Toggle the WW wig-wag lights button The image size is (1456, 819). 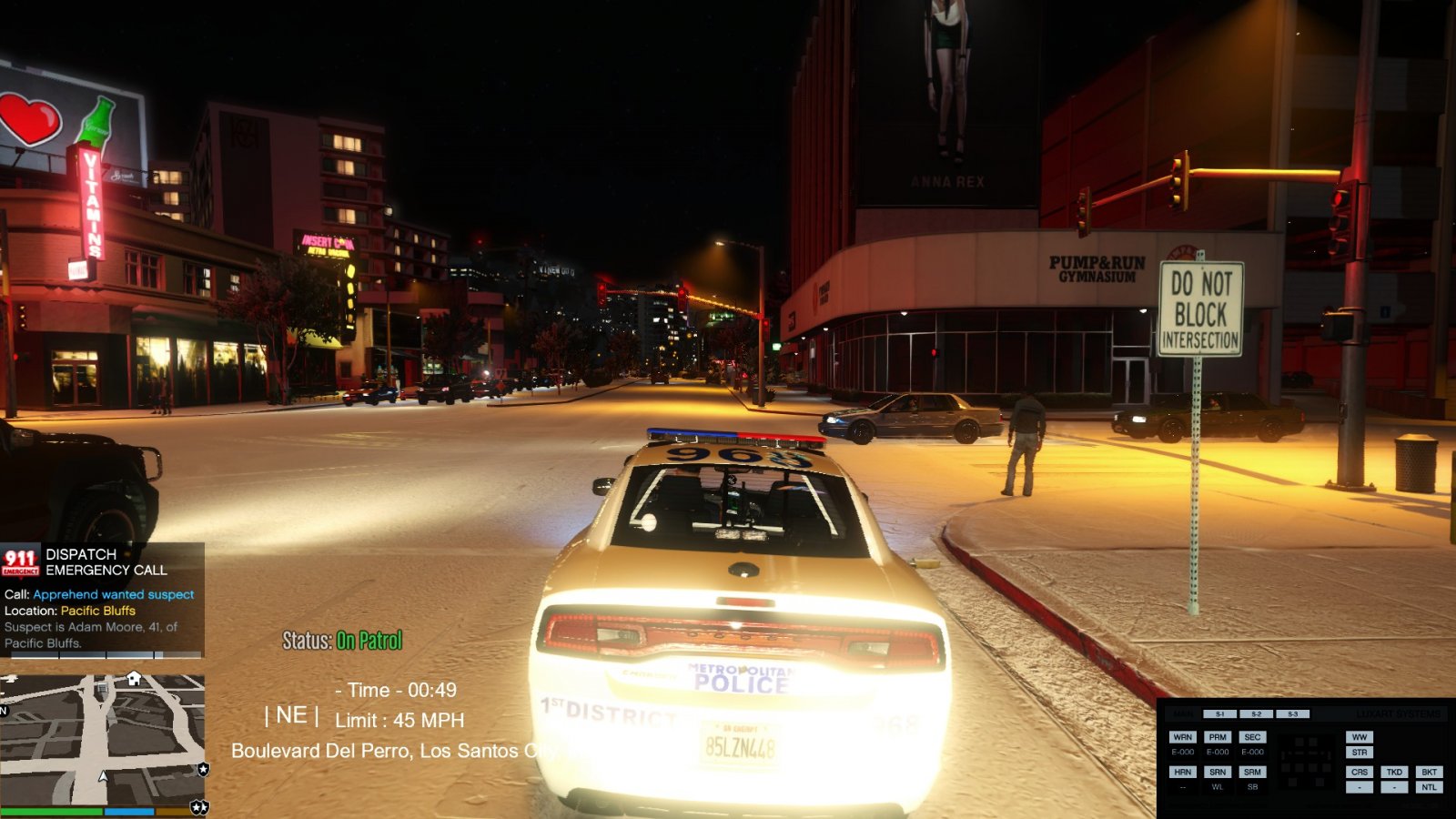[1360, 737]
